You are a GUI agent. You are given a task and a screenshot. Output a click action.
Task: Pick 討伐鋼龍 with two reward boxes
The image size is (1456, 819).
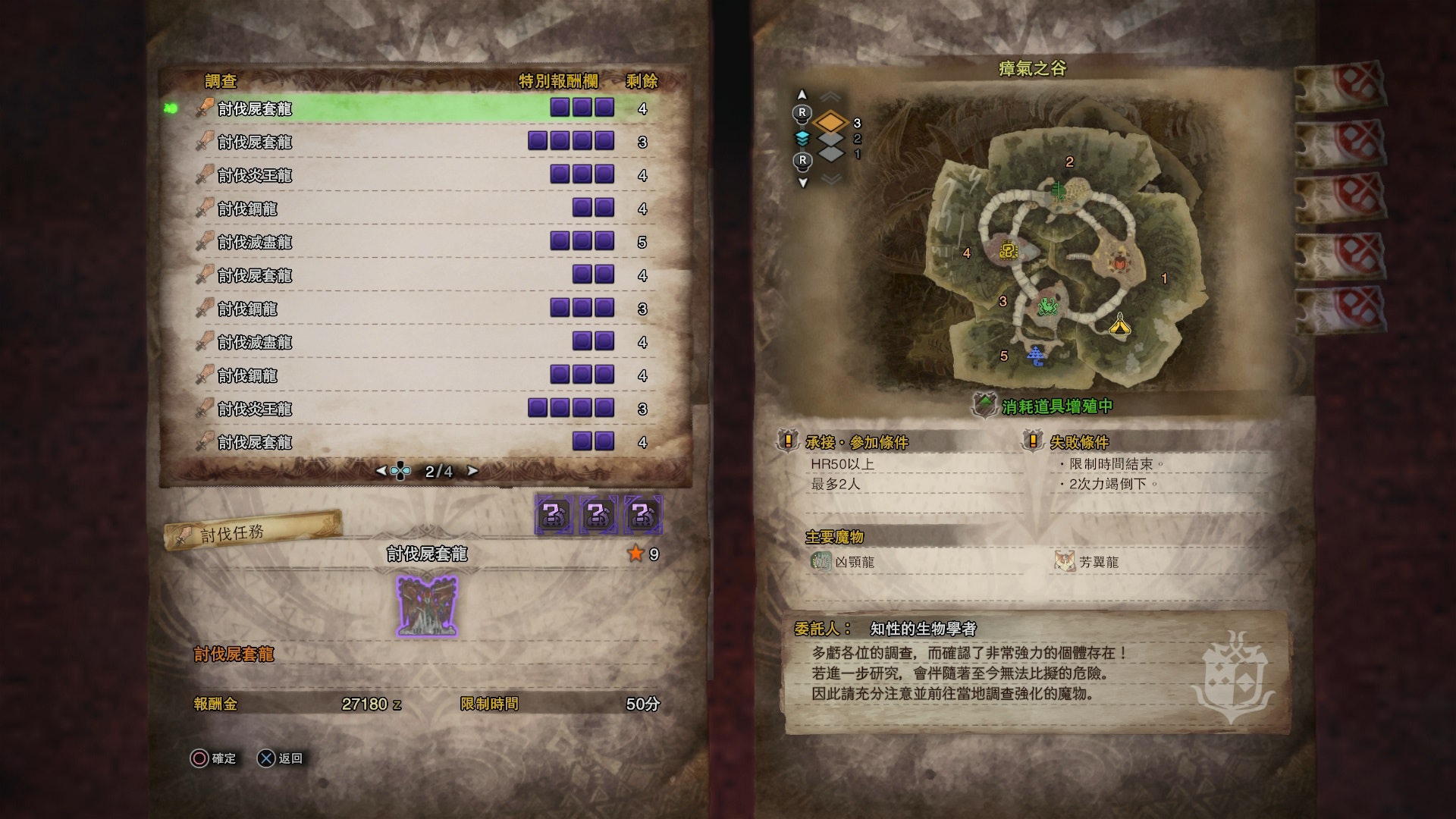coord(409,209)
